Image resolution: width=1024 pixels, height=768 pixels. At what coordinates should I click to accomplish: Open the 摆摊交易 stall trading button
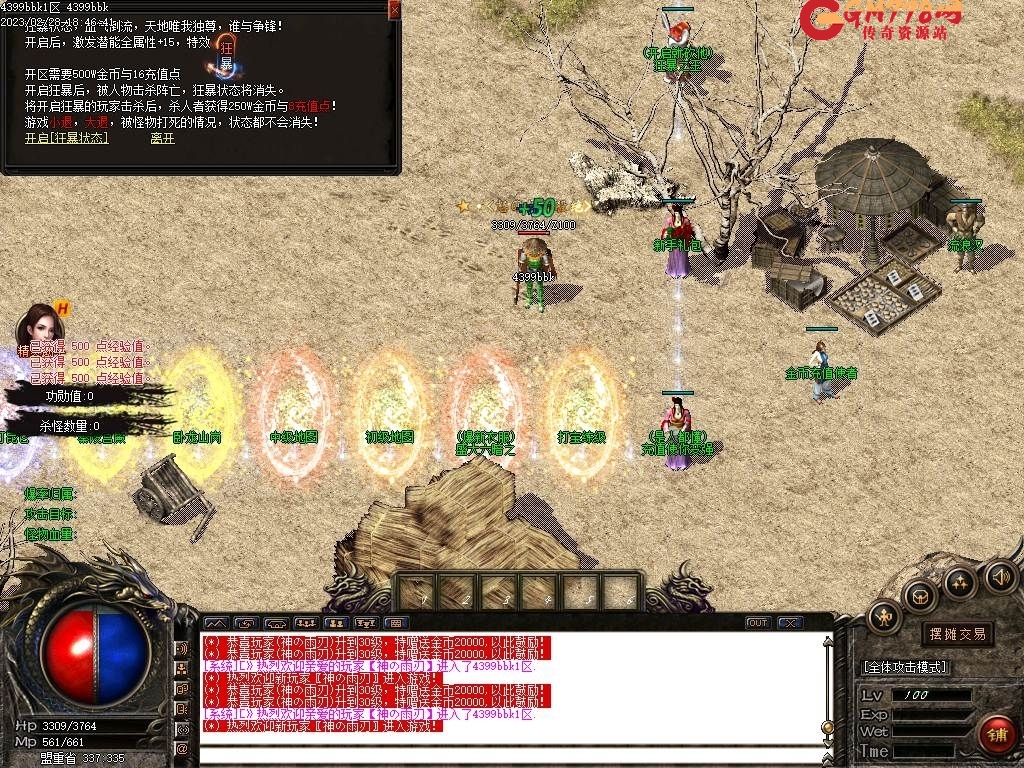[x=957, y=634]
